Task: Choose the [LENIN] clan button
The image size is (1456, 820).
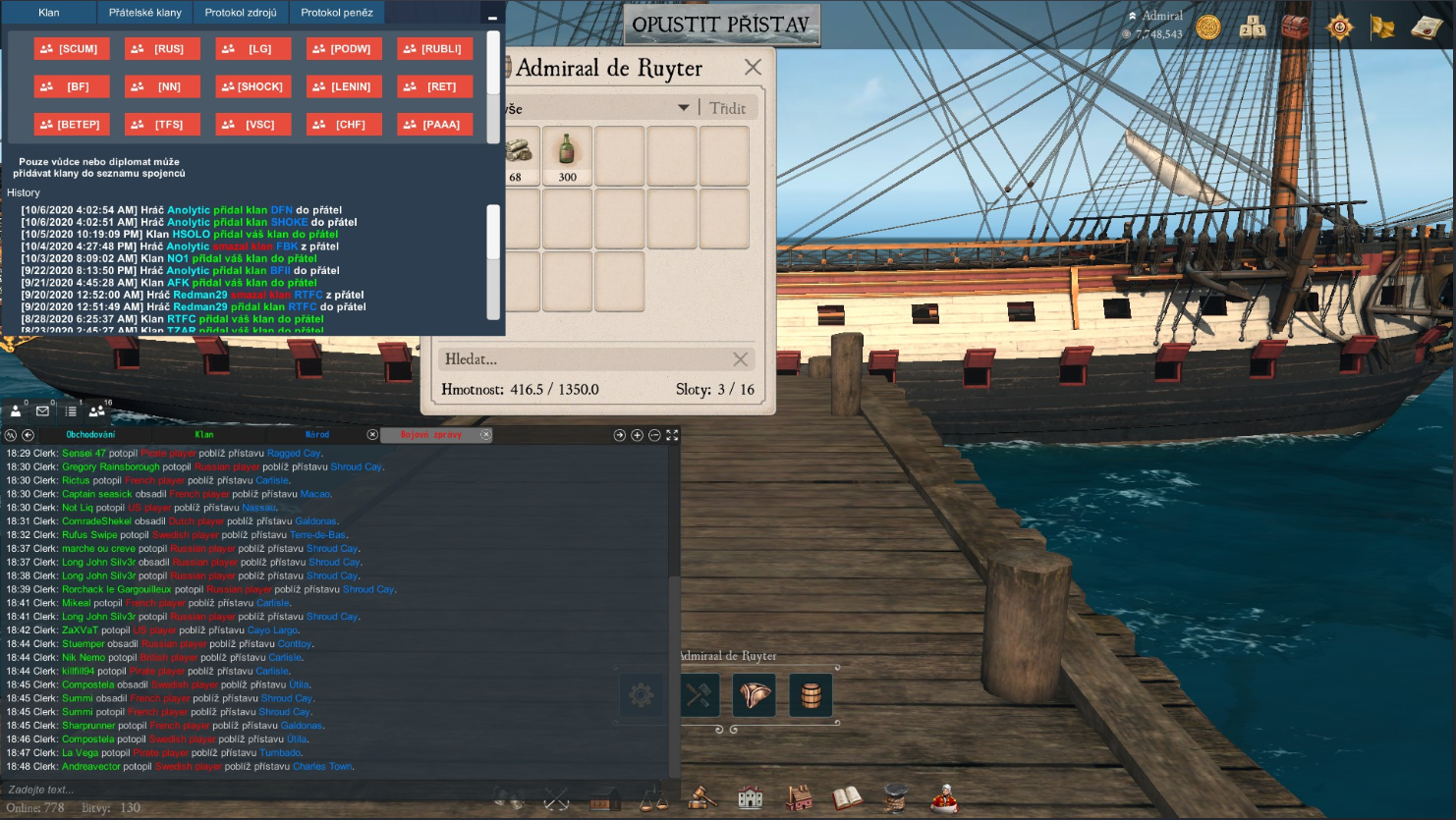Action: coord(344,86)
